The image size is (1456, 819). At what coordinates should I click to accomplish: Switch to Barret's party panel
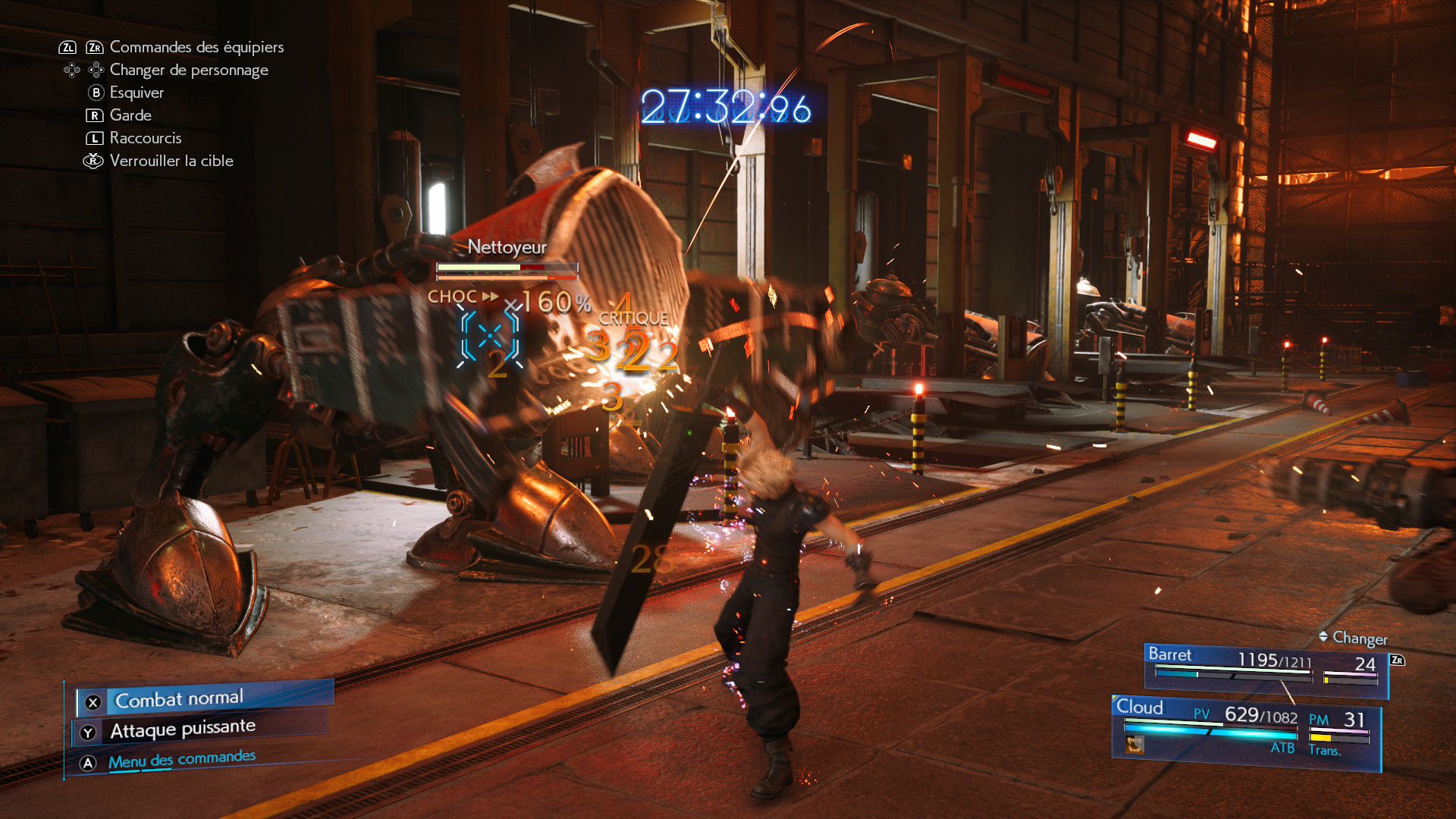(x=1265, y=666)
